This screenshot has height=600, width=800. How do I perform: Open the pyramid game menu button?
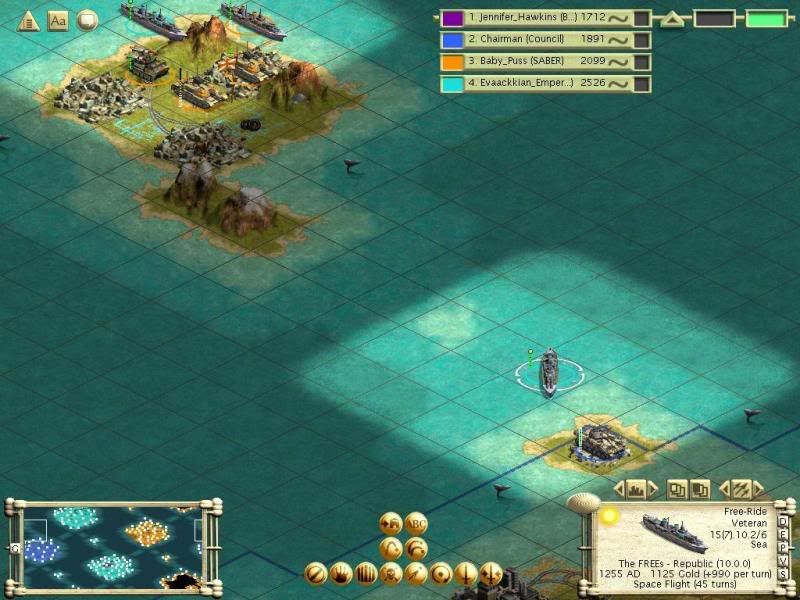[28, 20]
